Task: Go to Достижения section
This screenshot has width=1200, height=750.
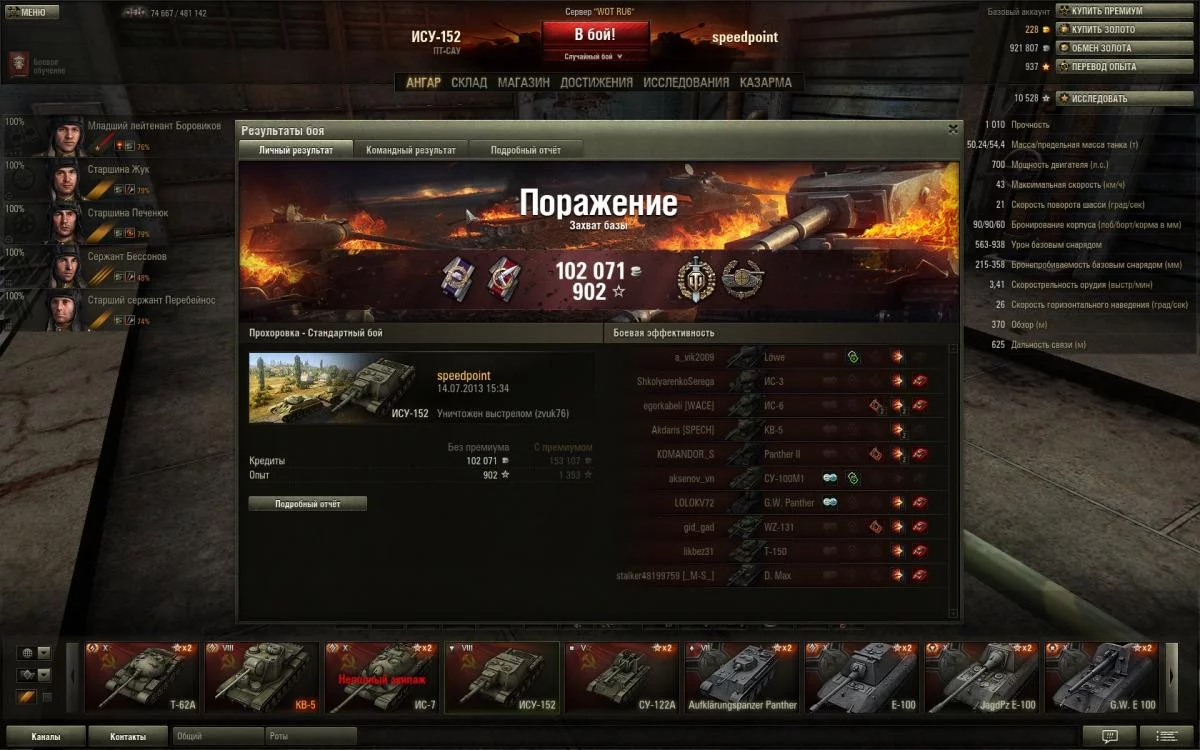Action: (596, 83)
